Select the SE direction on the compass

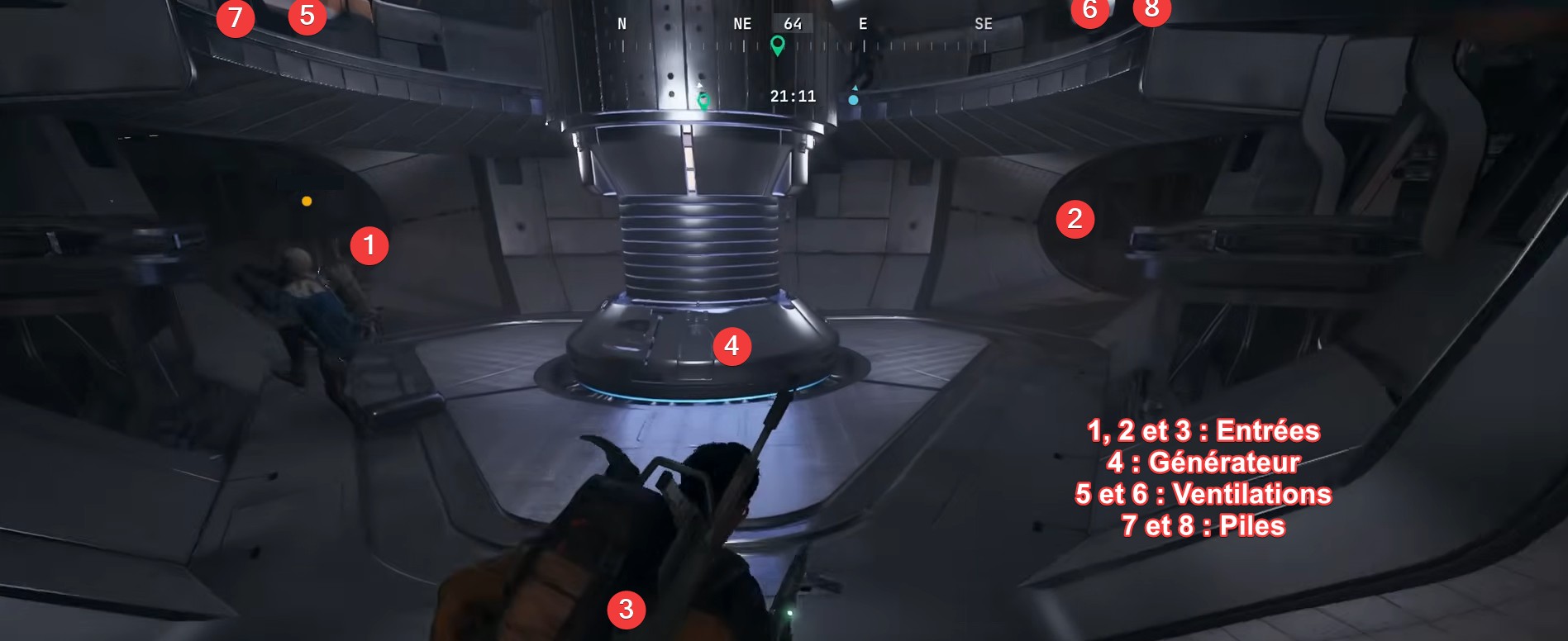983,24
